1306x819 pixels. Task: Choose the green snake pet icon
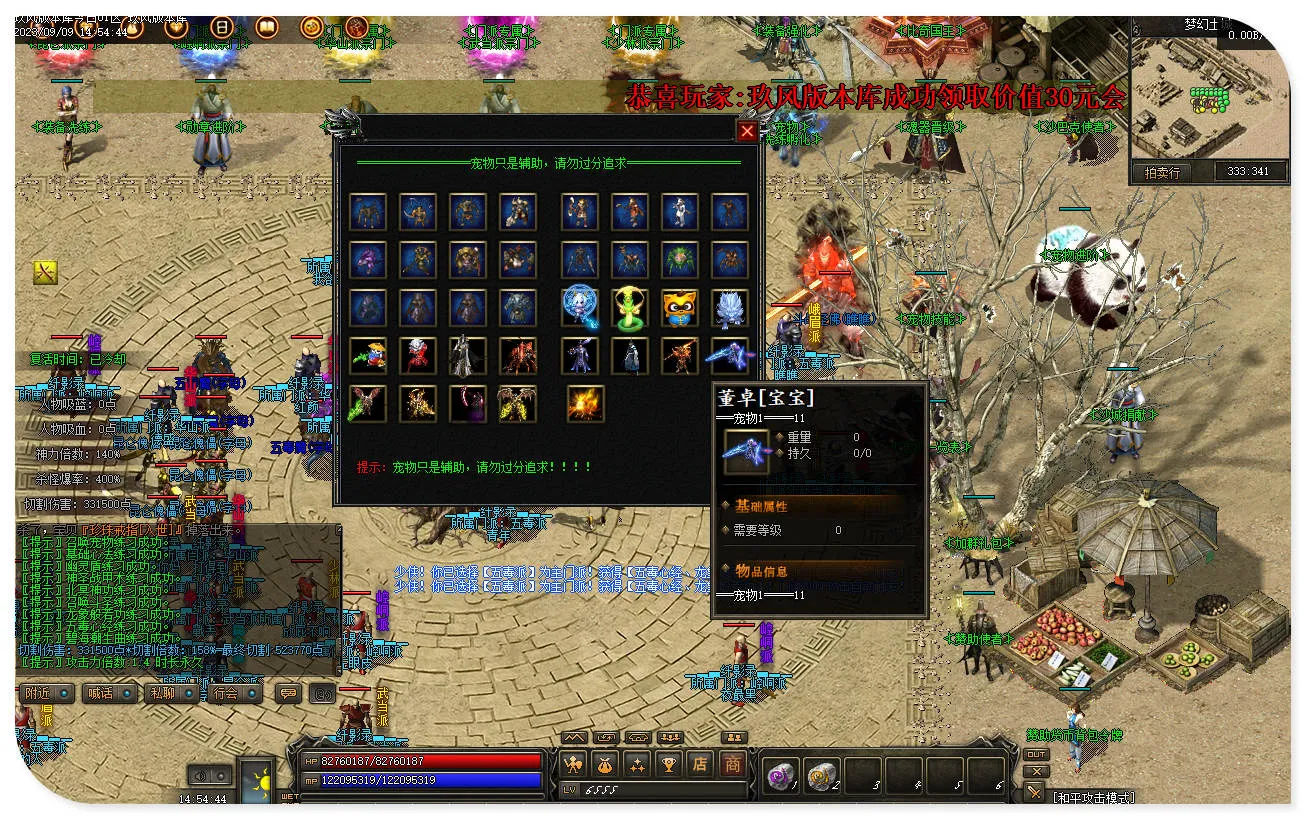tap(629, 308)
